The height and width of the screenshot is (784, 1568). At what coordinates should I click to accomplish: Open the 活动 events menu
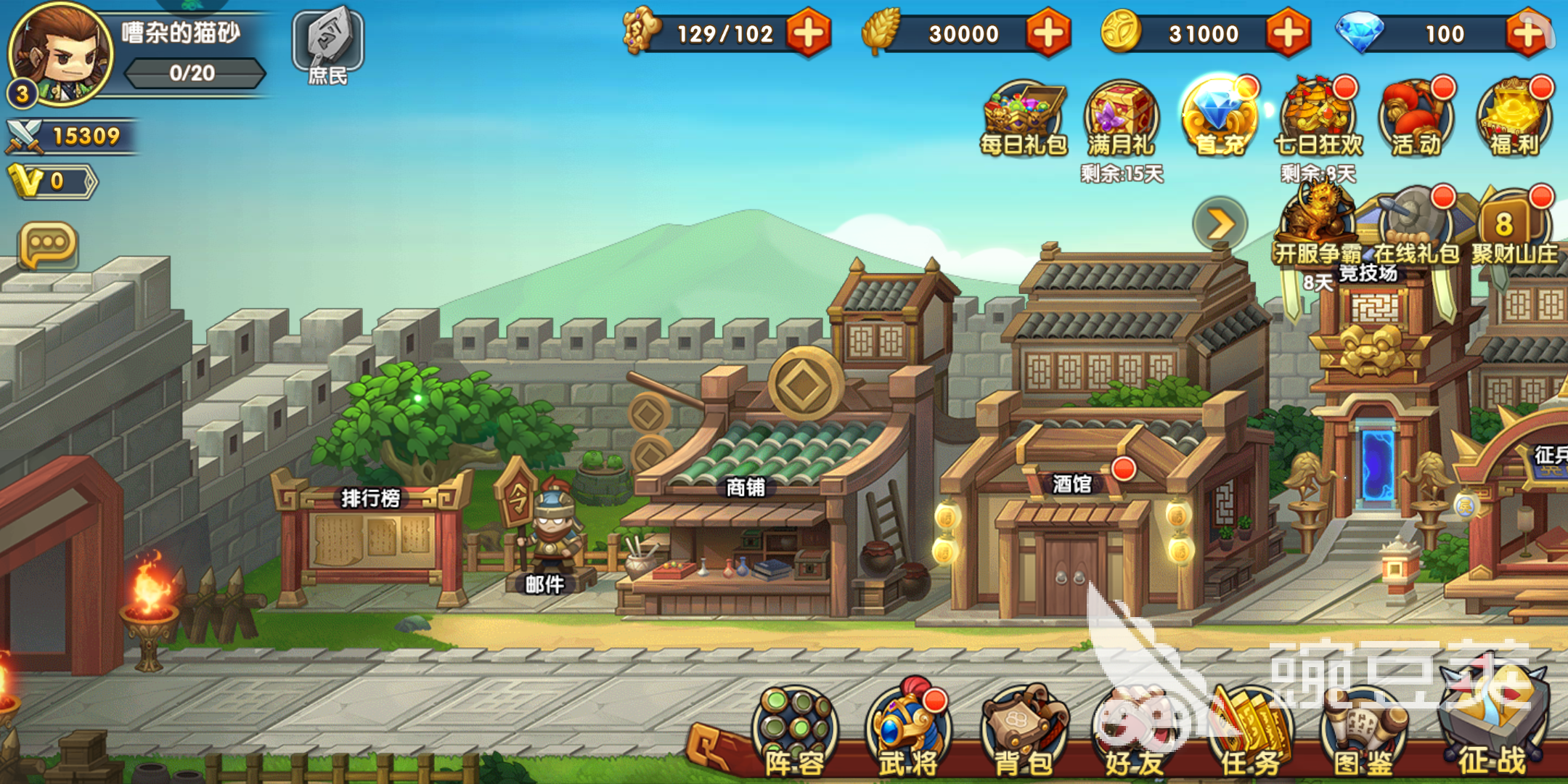pyautogui.click(x=1416, y=119)
